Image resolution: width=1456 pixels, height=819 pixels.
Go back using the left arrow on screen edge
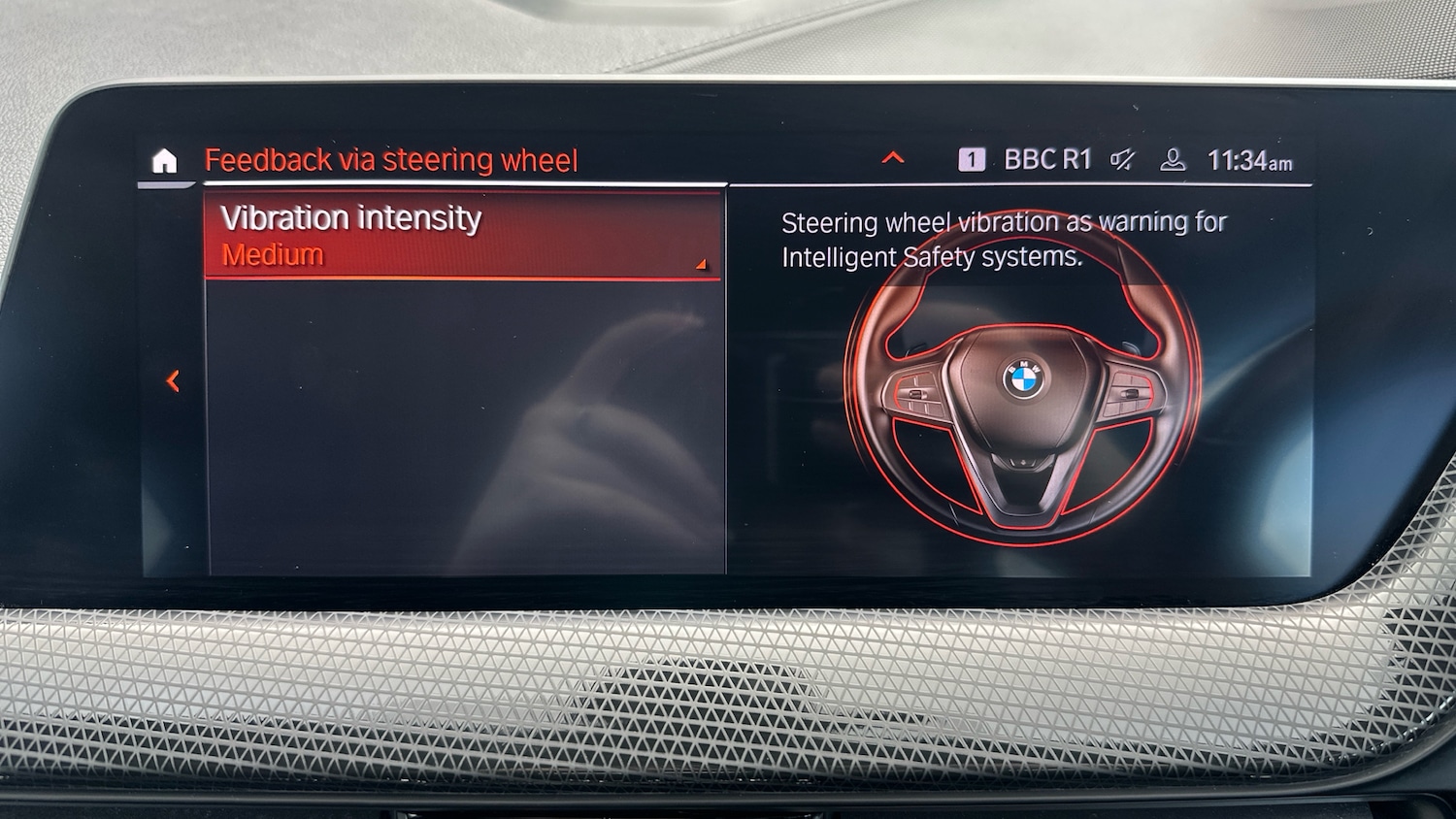pyautogui.click(x=173, y=381)
